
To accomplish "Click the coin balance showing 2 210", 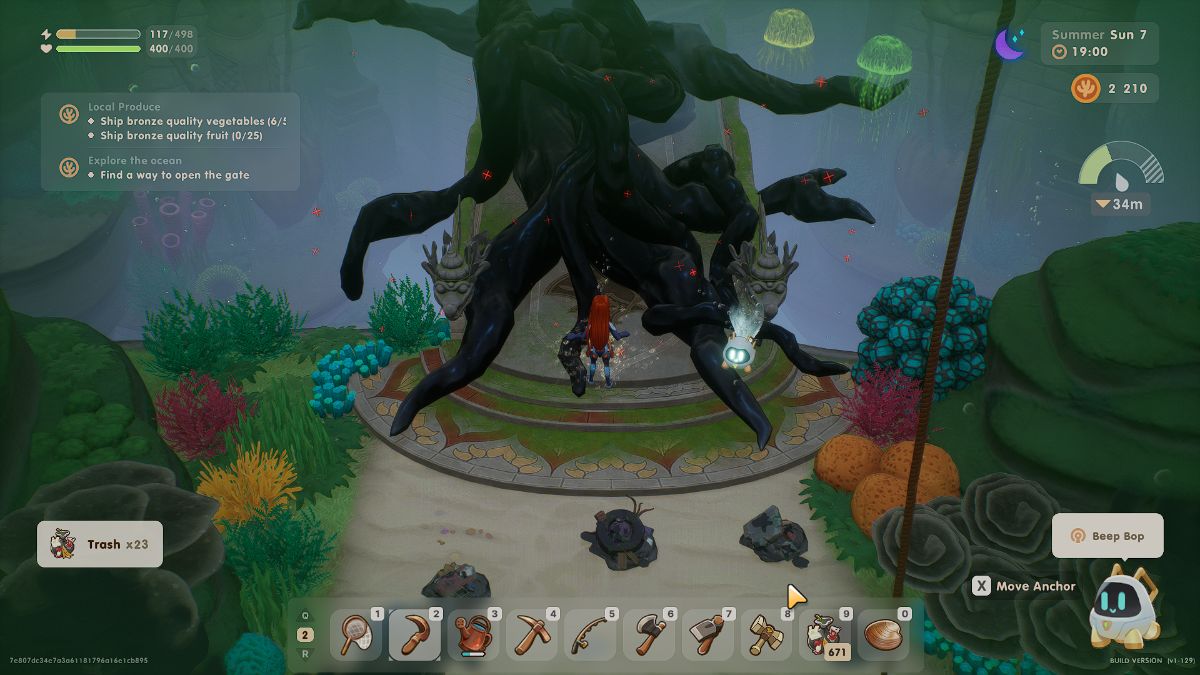I will (1113, 89).
